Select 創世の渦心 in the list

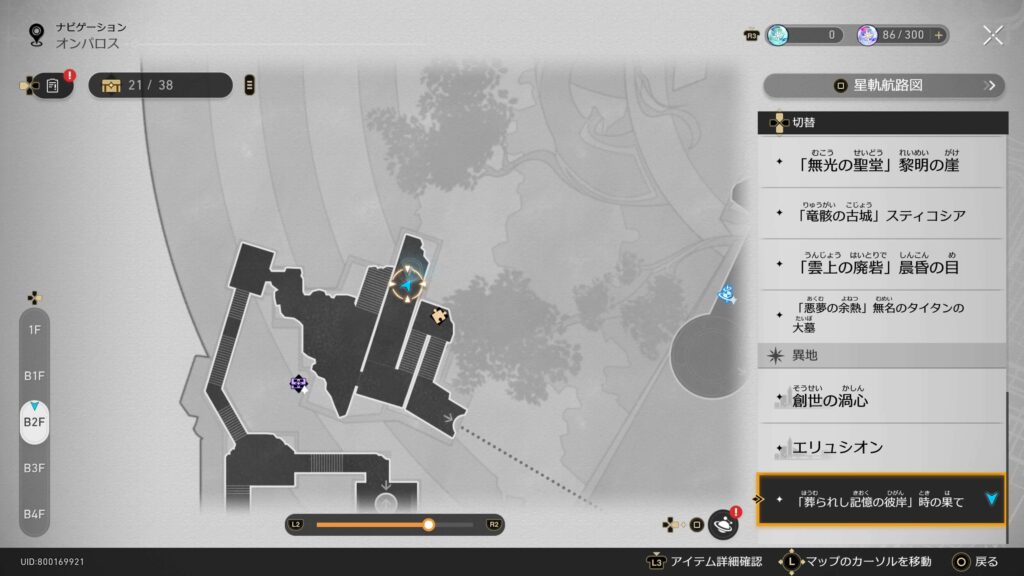pyautogui.click(x=880, y=398)
